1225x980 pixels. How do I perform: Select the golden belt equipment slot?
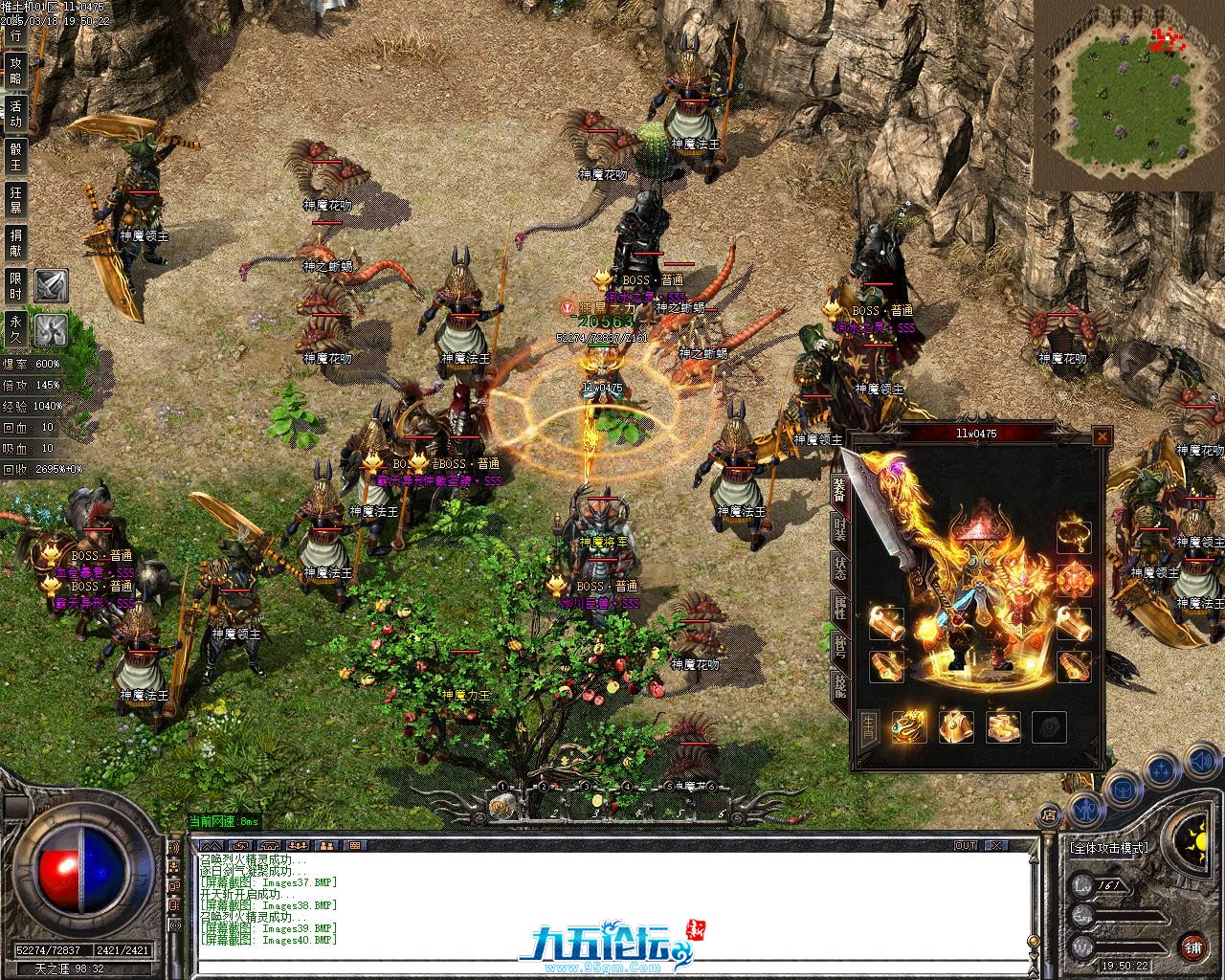pos(956,727)
